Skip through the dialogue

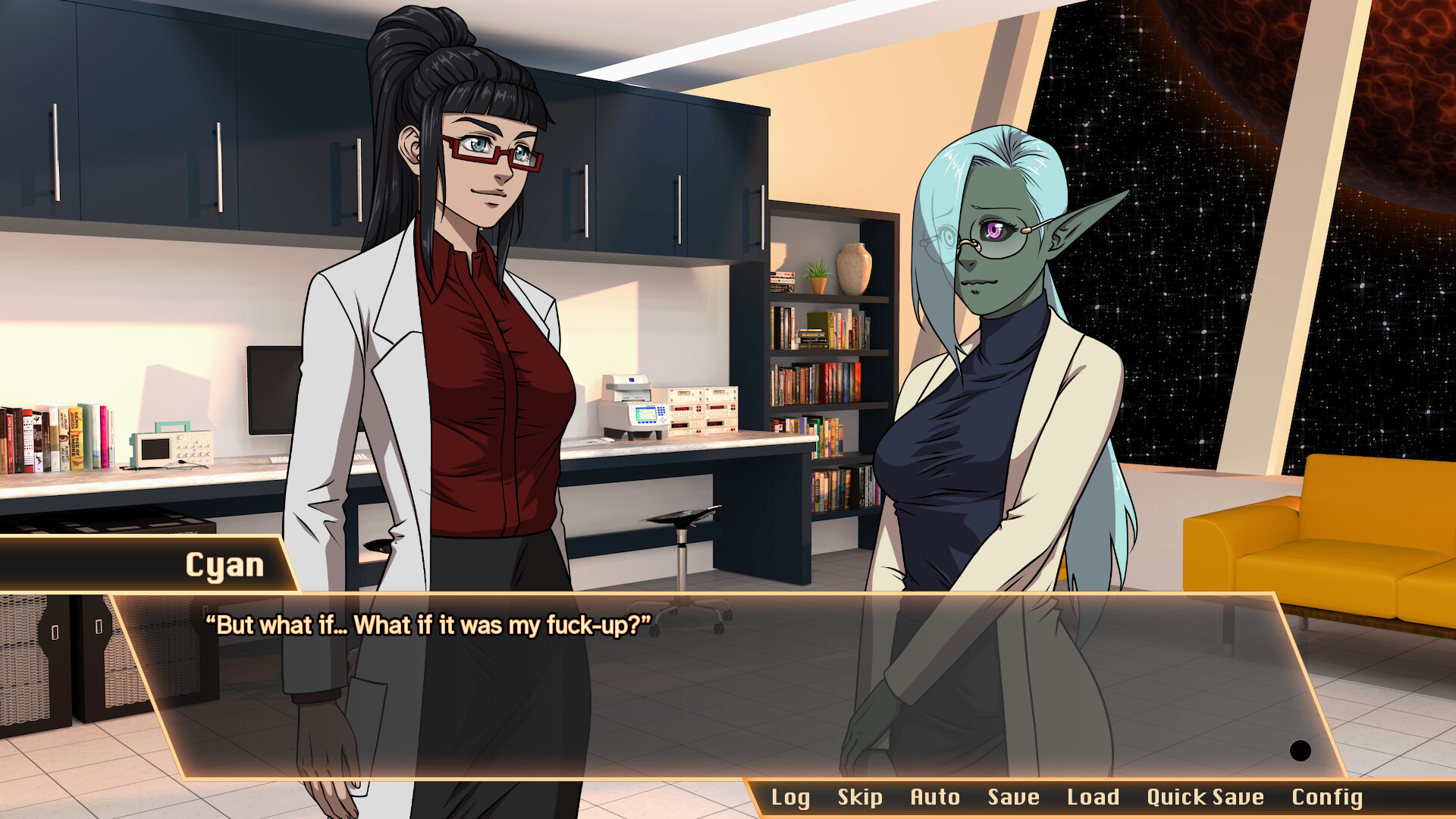(x=860, y=797)
